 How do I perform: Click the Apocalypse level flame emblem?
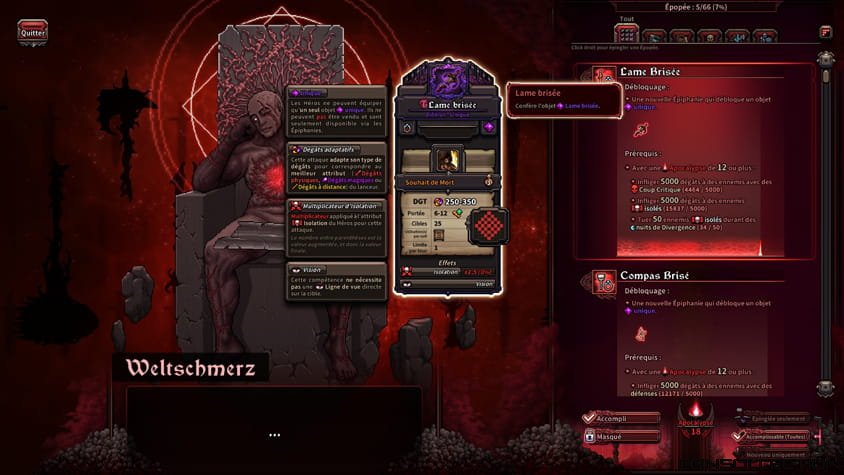(x=697, y=412)
